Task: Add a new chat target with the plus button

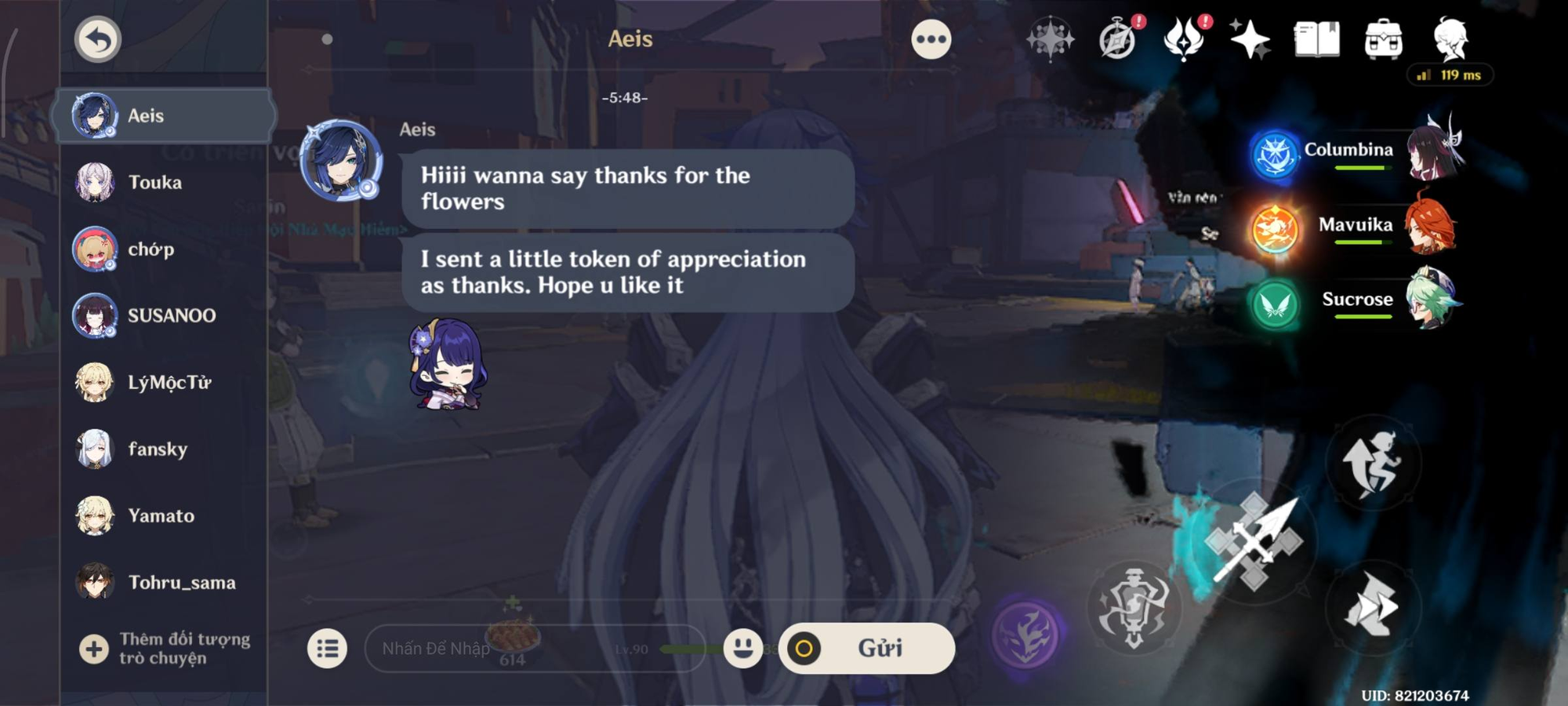Action: coord(94,649)
